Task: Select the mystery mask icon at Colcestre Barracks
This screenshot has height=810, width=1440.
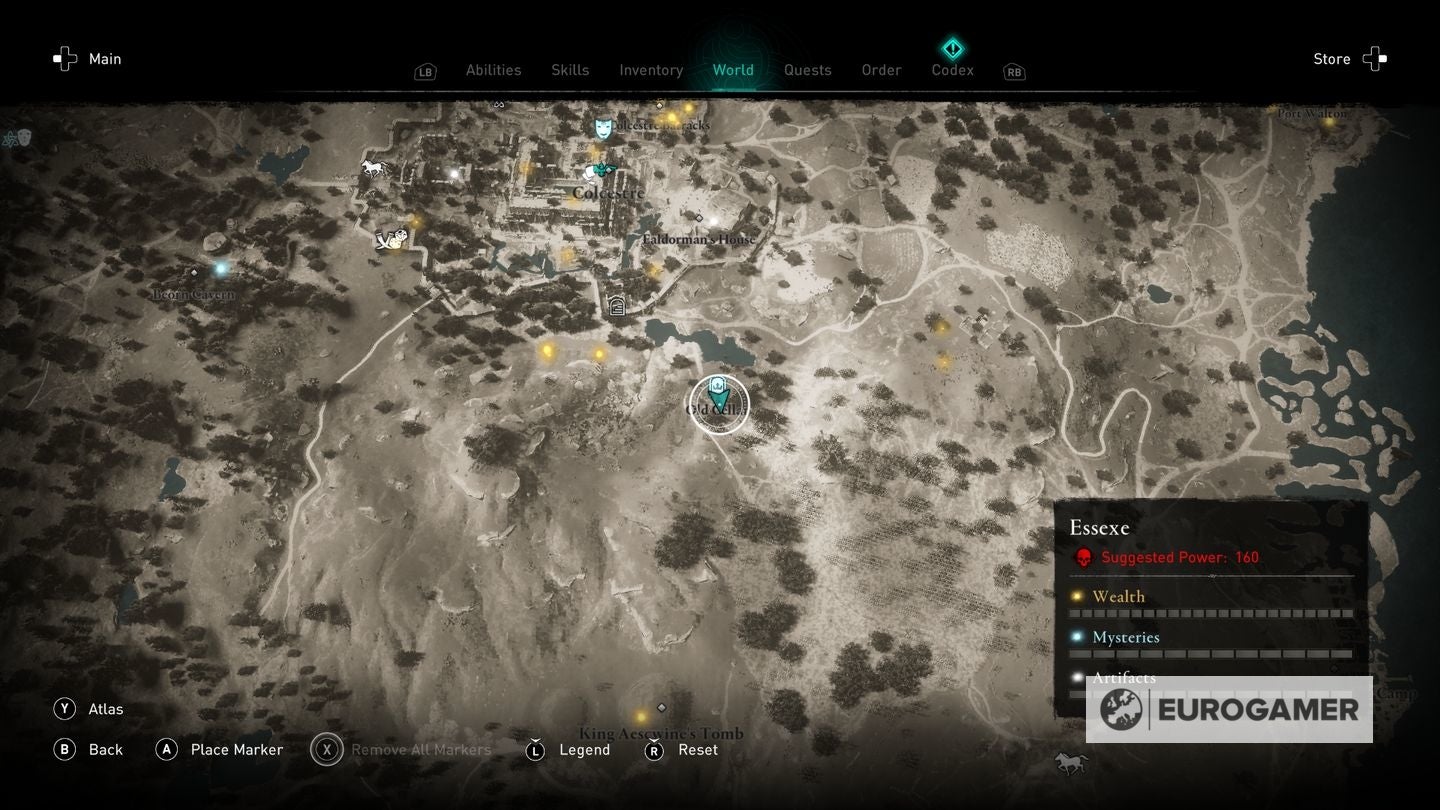Action: tap(603, 129)
